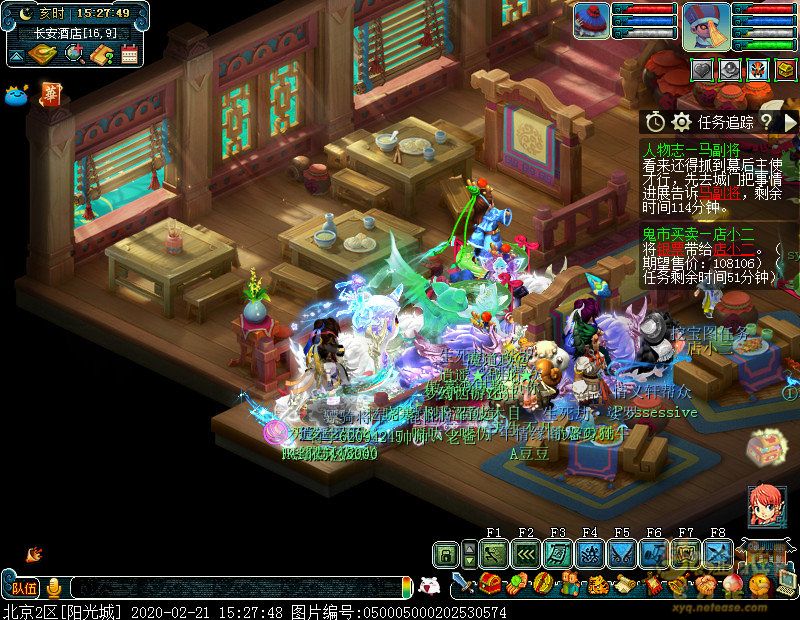
Task: Open the red 華 scroll icon
Action: pyautogui.click(x=49, y=94)
